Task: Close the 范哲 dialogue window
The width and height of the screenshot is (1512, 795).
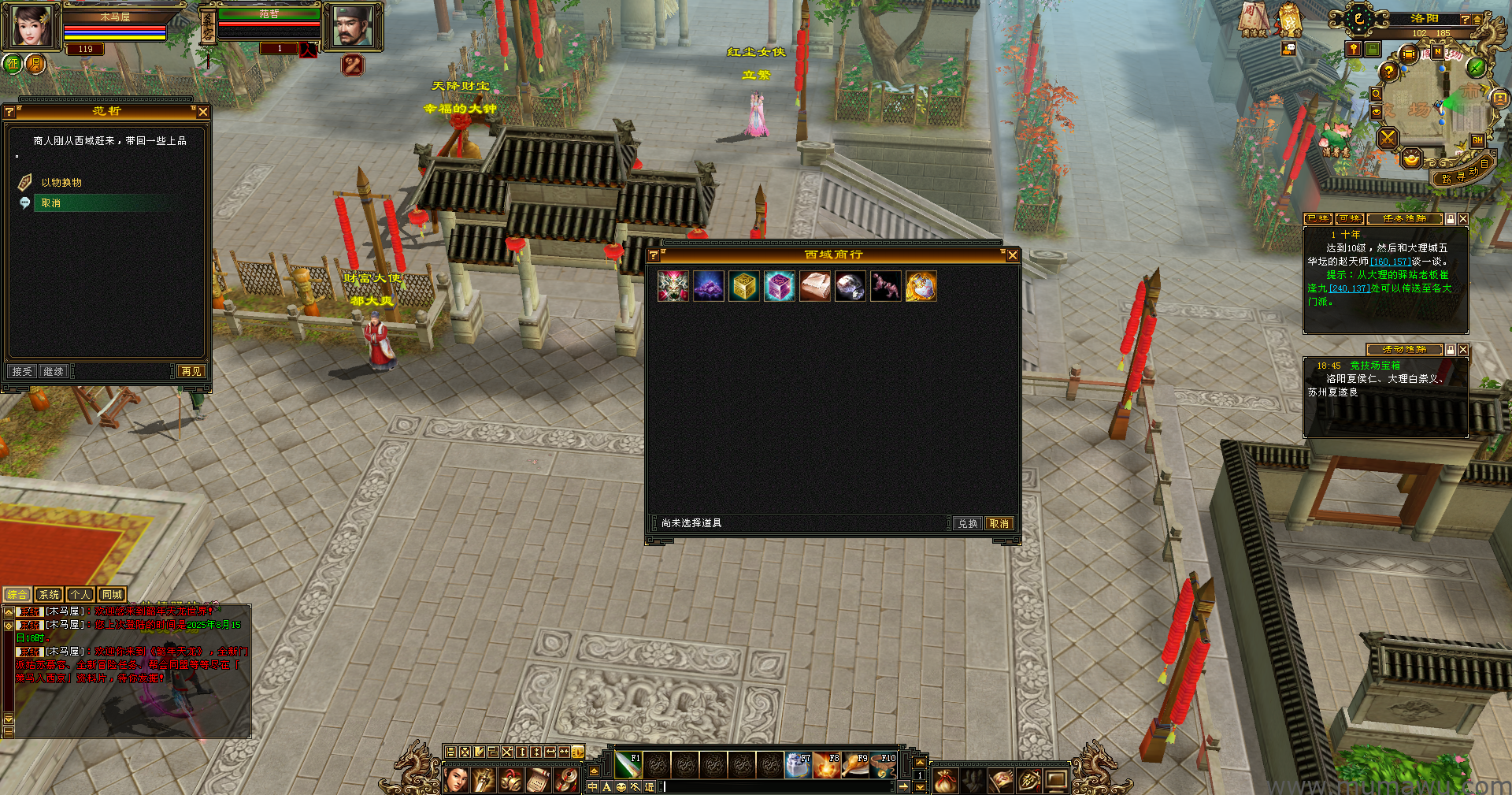Action: [x=203, y=112]
